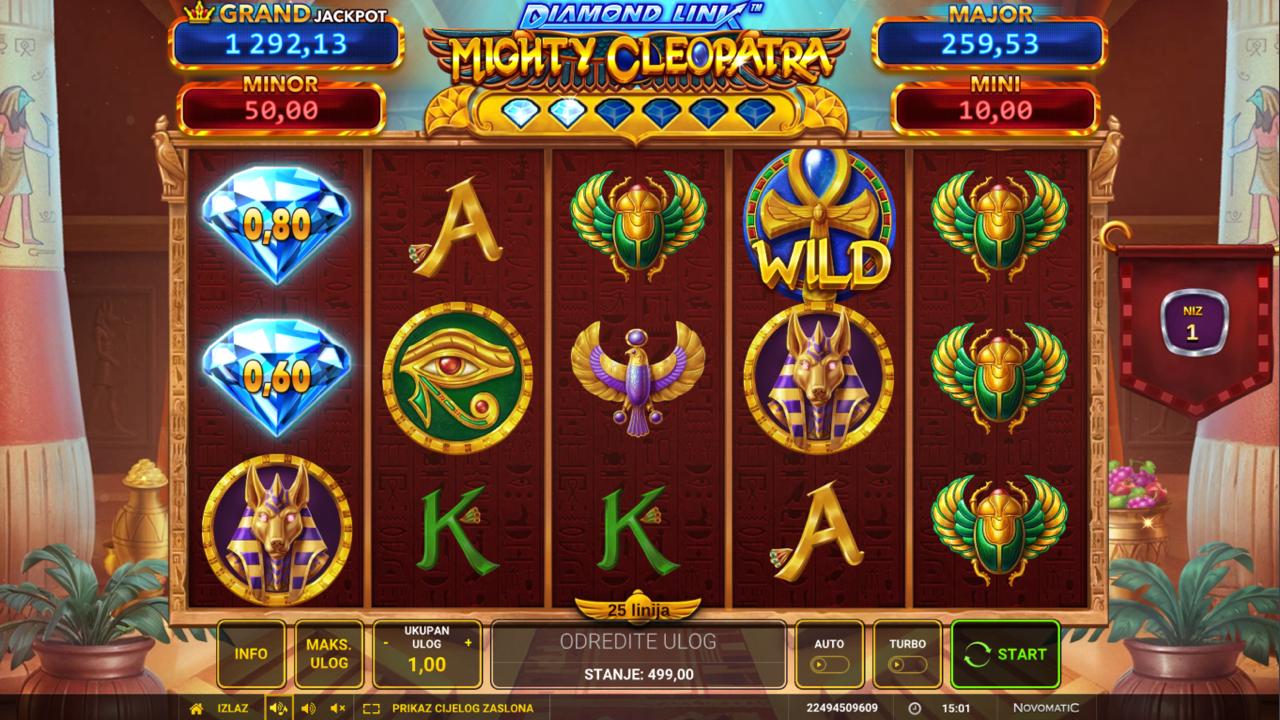Spin the reels with START
This screenshot has height=720, width=1280.
(1005, 654)
